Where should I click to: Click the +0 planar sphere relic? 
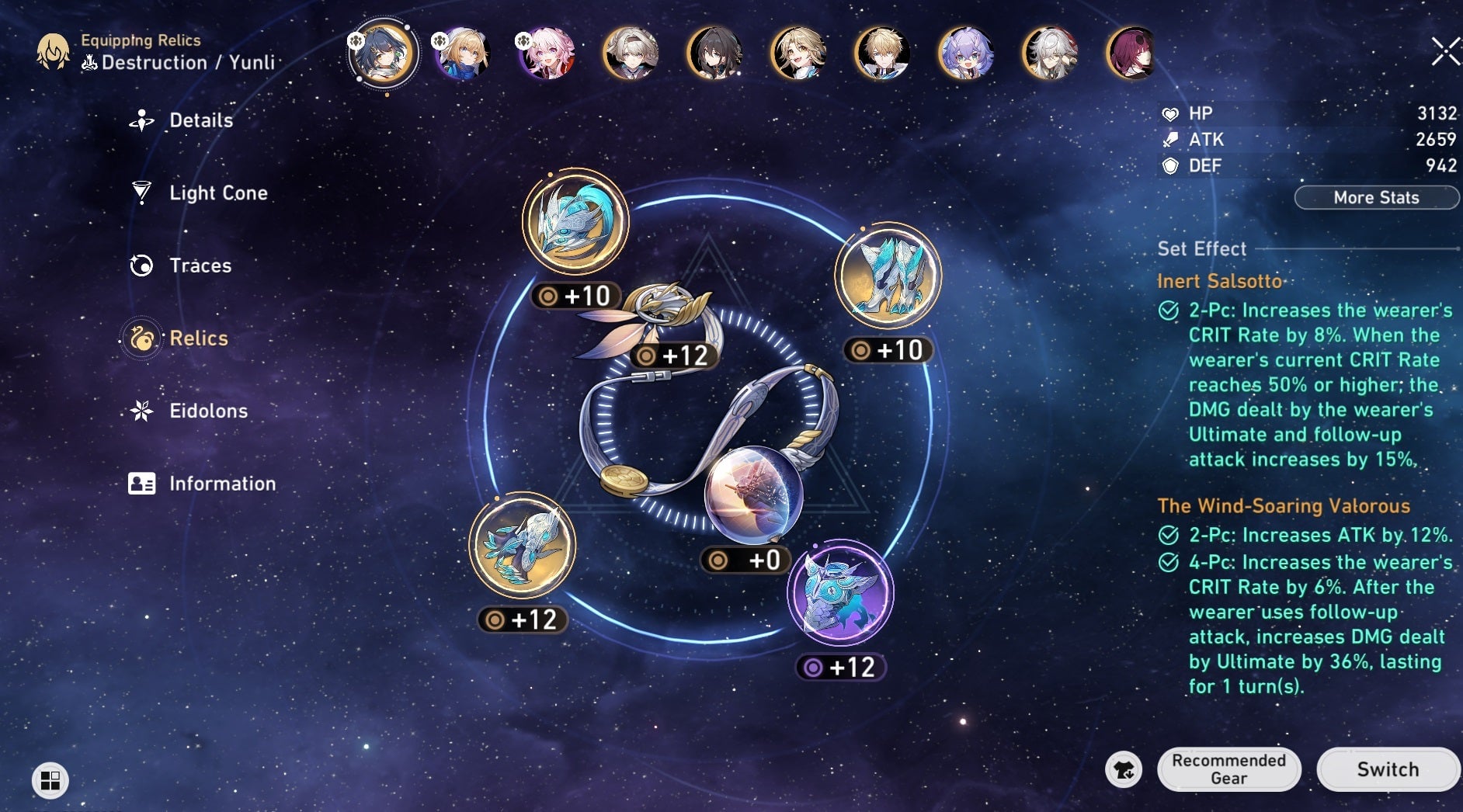tap(748, 495)
